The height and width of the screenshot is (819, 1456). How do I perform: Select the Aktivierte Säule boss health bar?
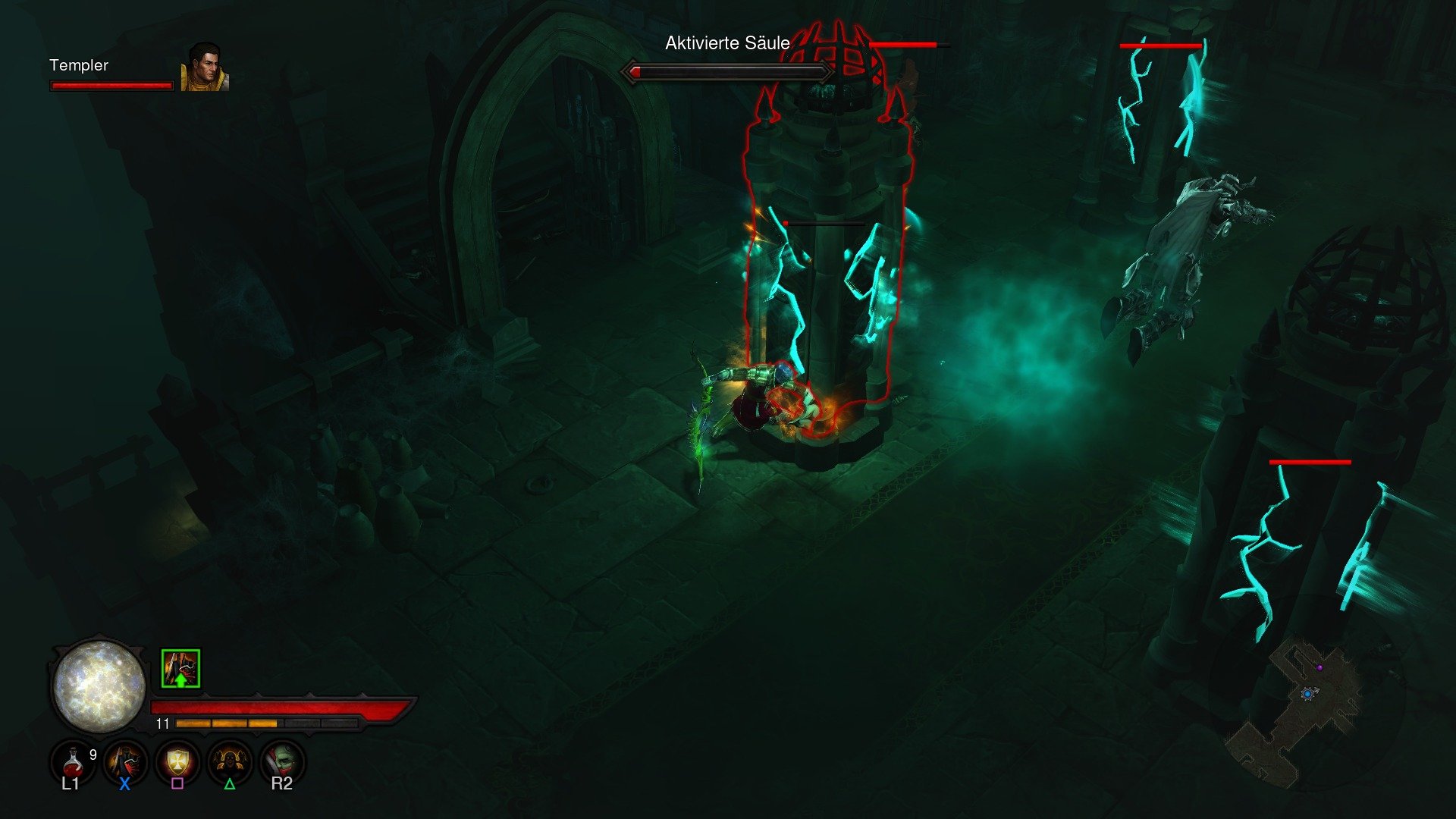pyautogui.click(x=726, y=72)
